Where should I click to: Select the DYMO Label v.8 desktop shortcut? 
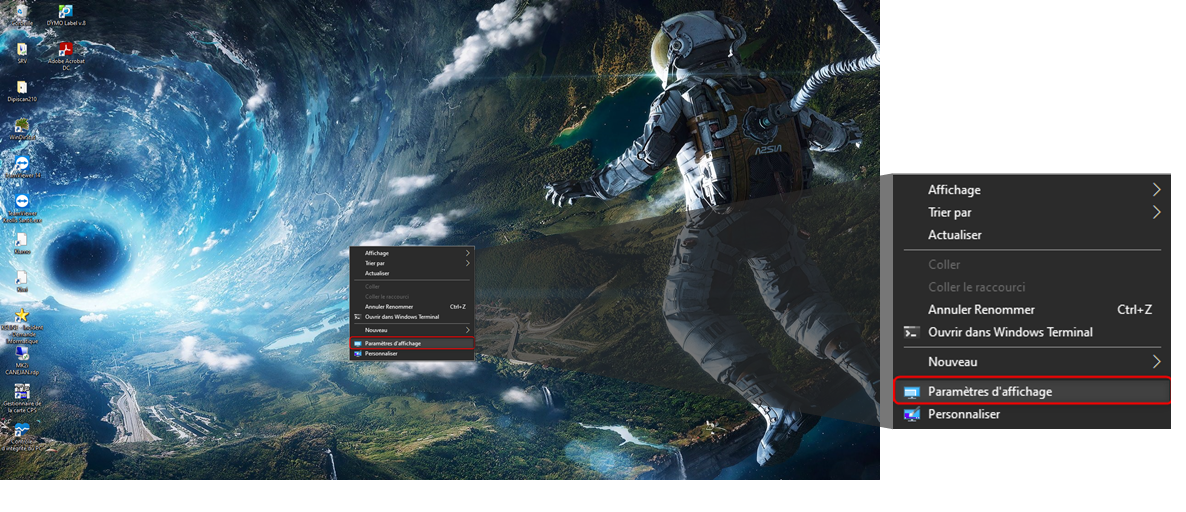[67, 11]
